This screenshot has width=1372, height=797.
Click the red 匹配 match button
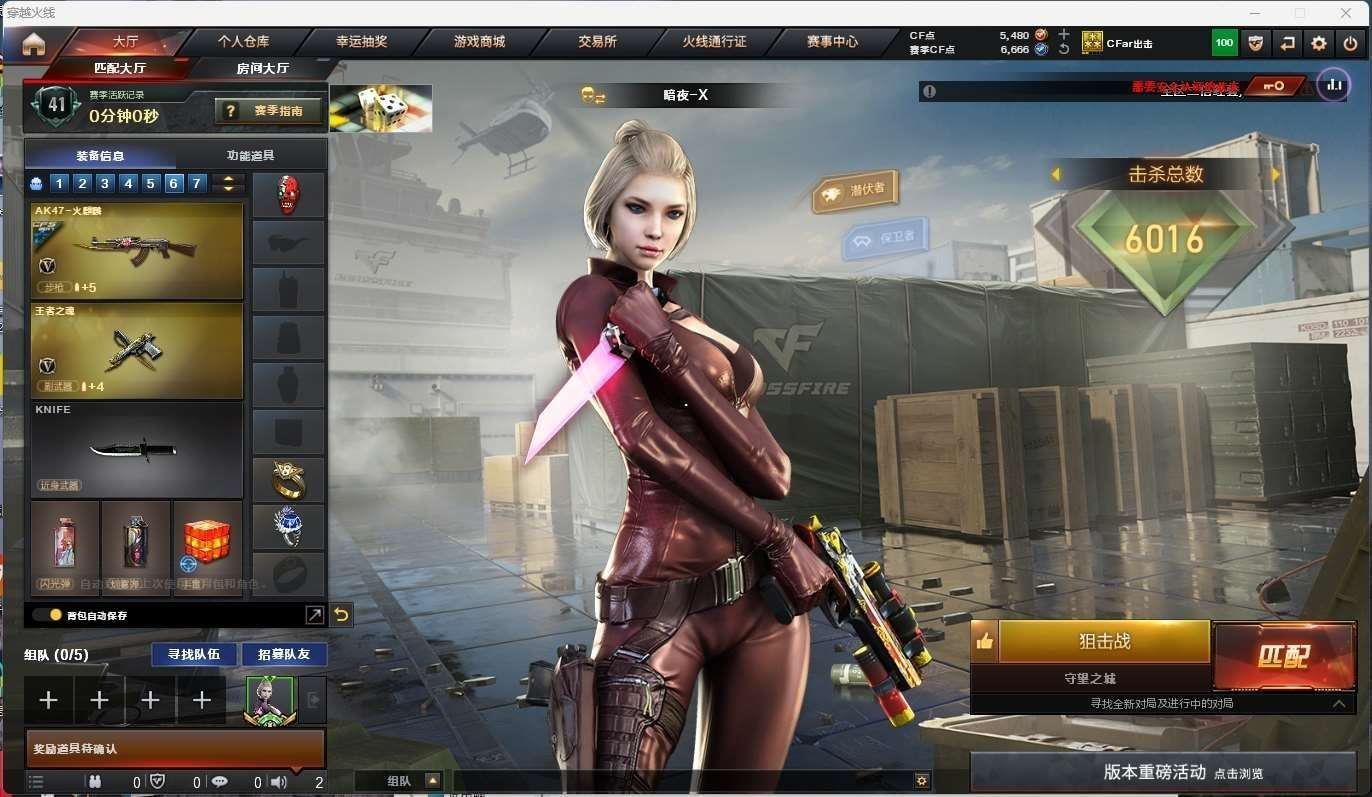click(1283, 656)
